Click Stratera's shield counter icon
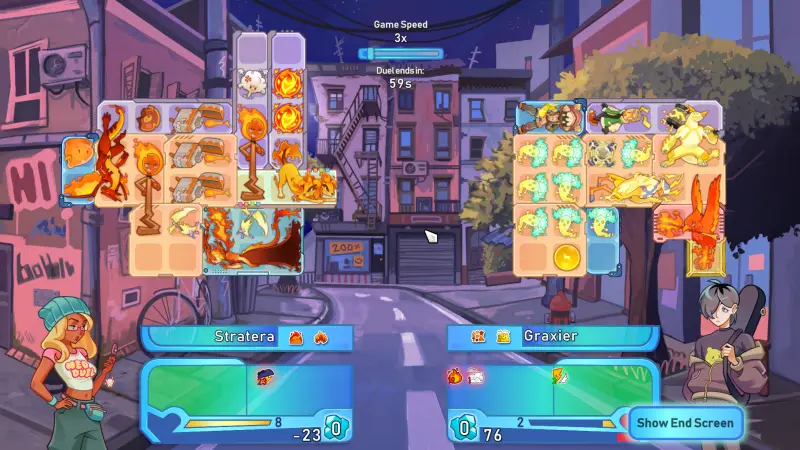The image size is (800, 450). click(336, 428)
